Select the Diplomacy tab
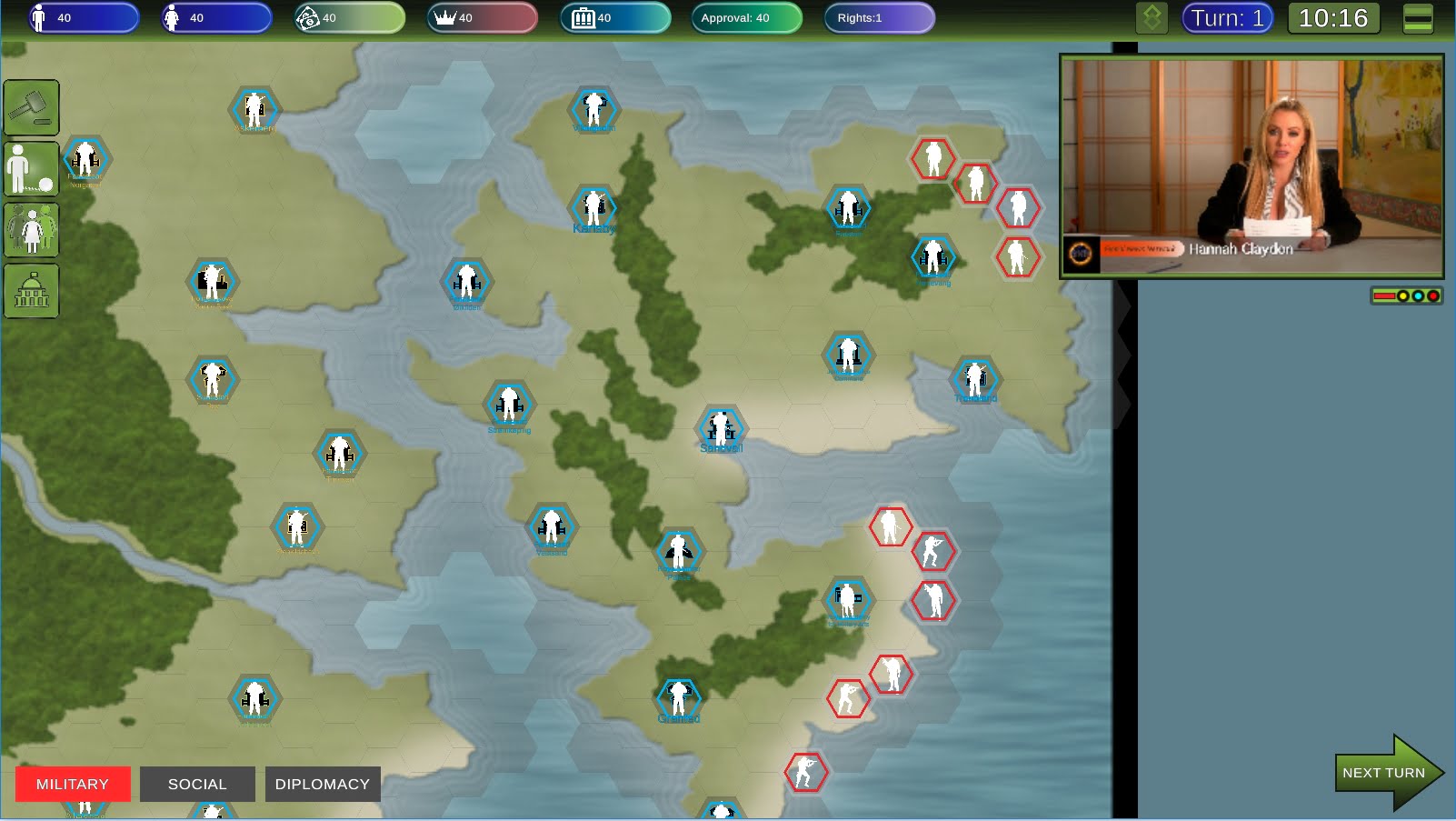The width and height of the screenshot is (1456, 821). coord(323,784)
